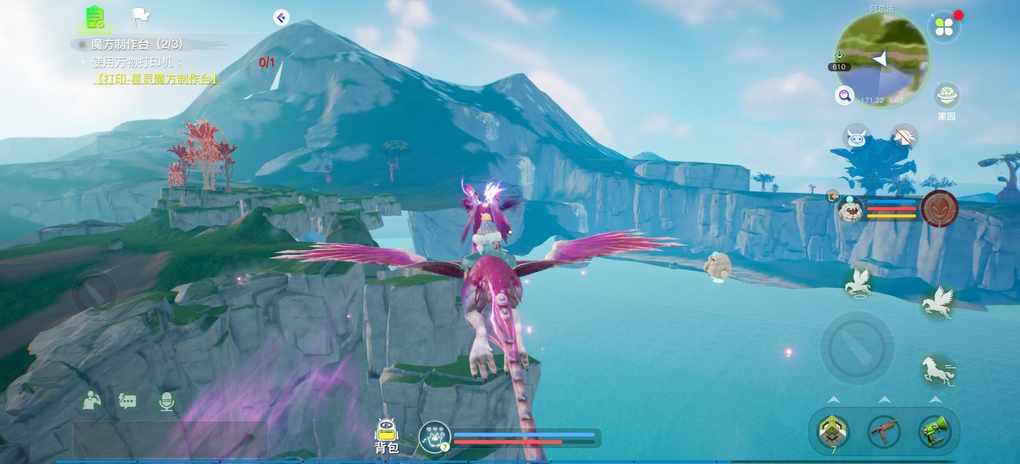
Task: Select the pet portrait by the bottom bars
Action: pyautogui.click(x=435, y=436)
